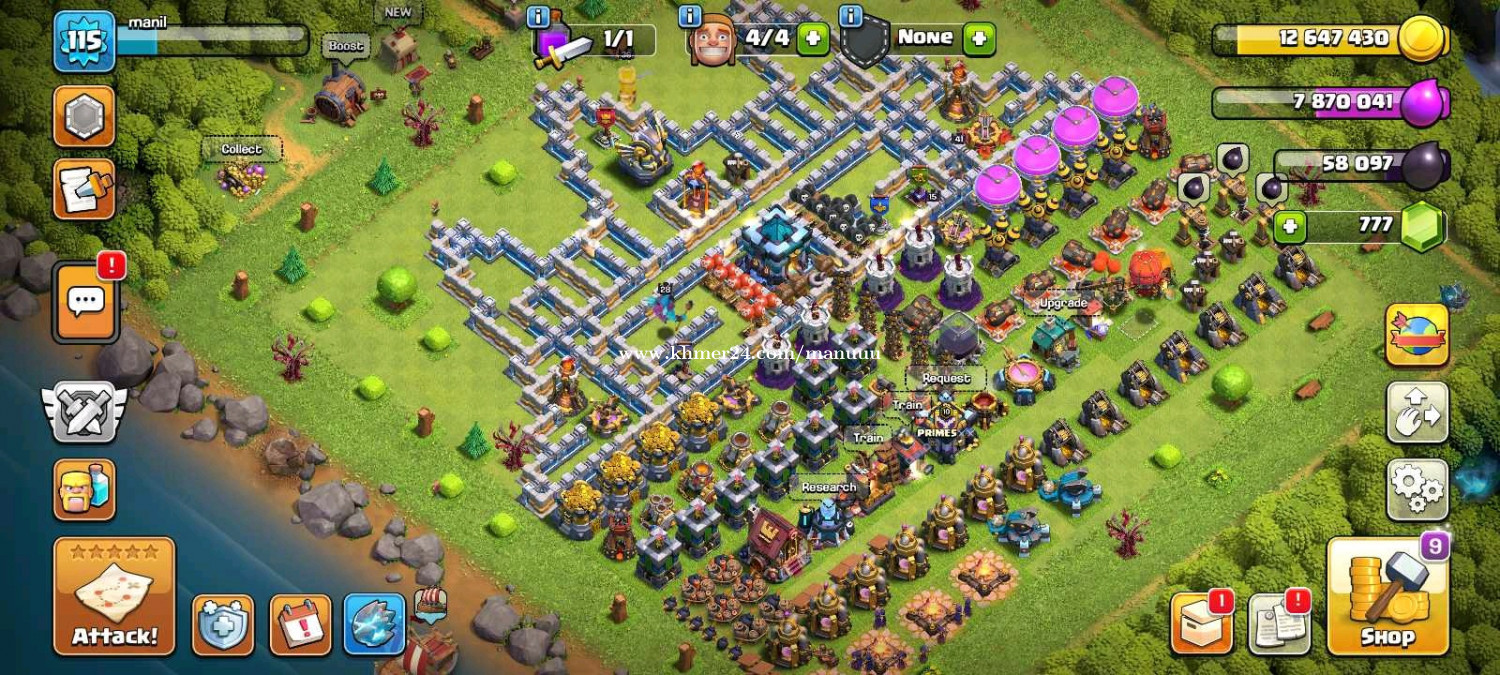Open the Shop
The width and height of the screenshot is (1500, 675).
(x=1387, y=597)
